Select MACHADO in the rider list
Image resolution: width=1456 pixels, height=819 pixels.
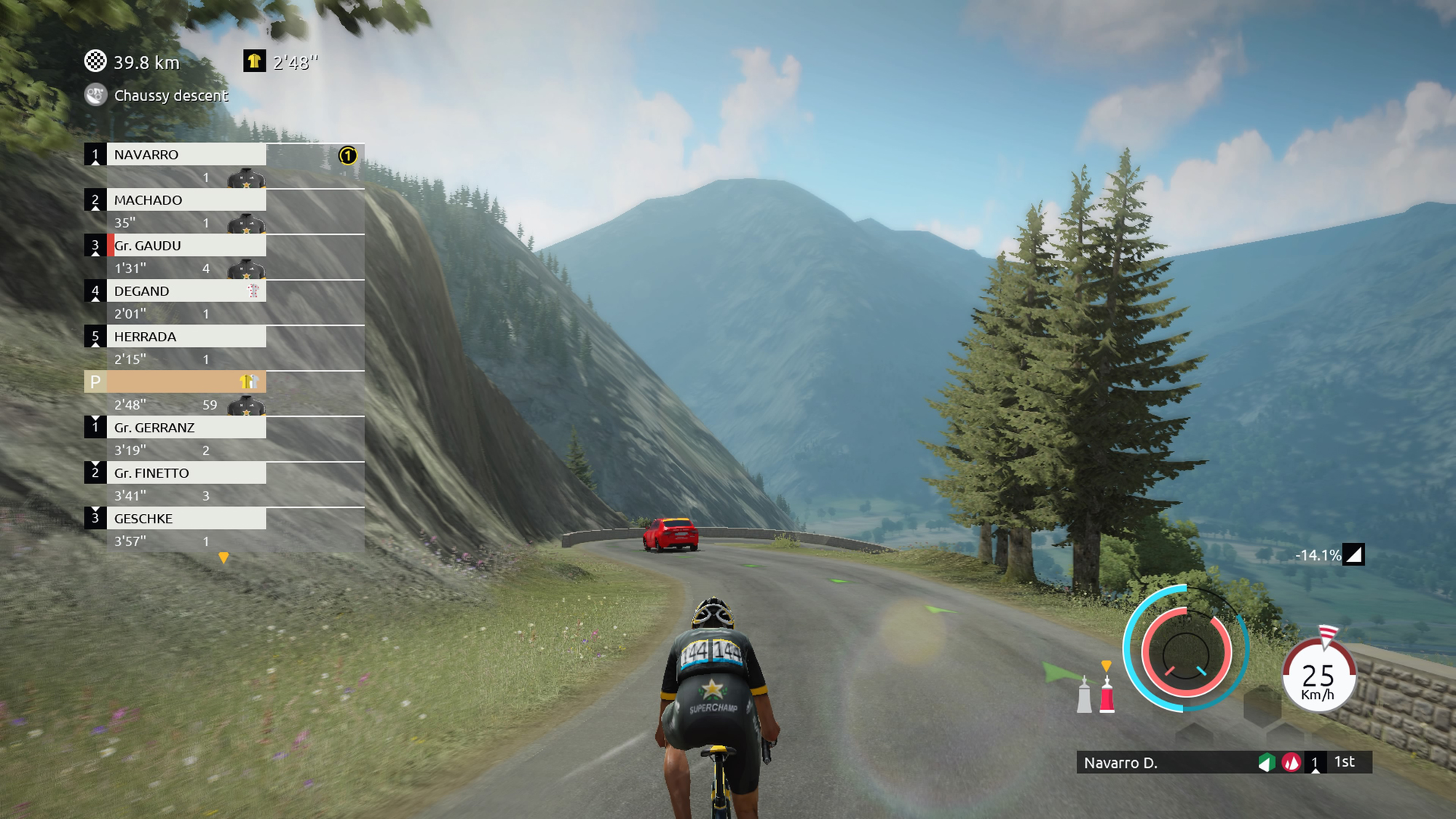(x=186, y=200)
